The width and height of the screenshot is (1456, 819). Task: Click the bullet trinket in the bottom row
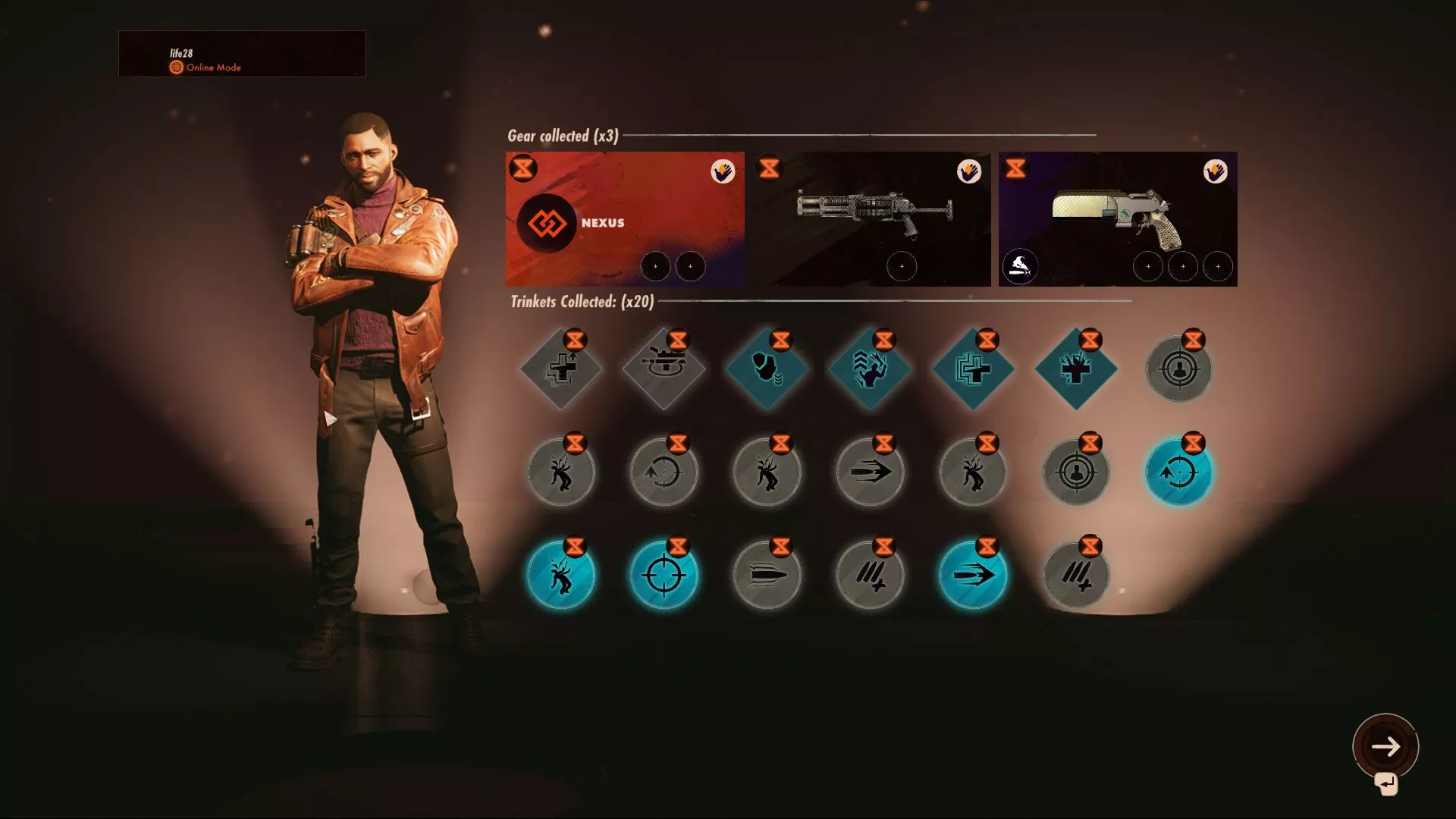click(x=767, y=575)
